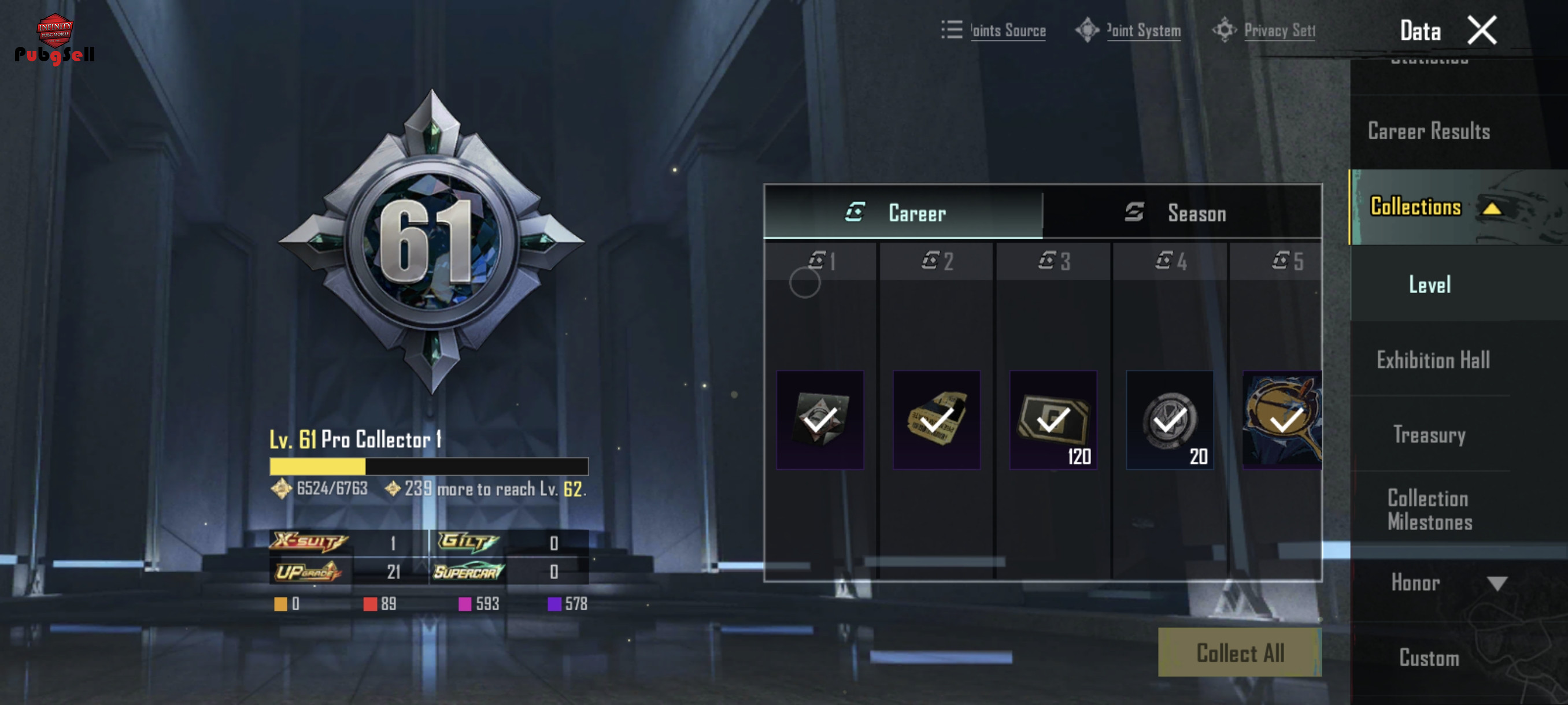The image size is (1568, 705).
Task: Open Points Source list
Action: [994, 31]
